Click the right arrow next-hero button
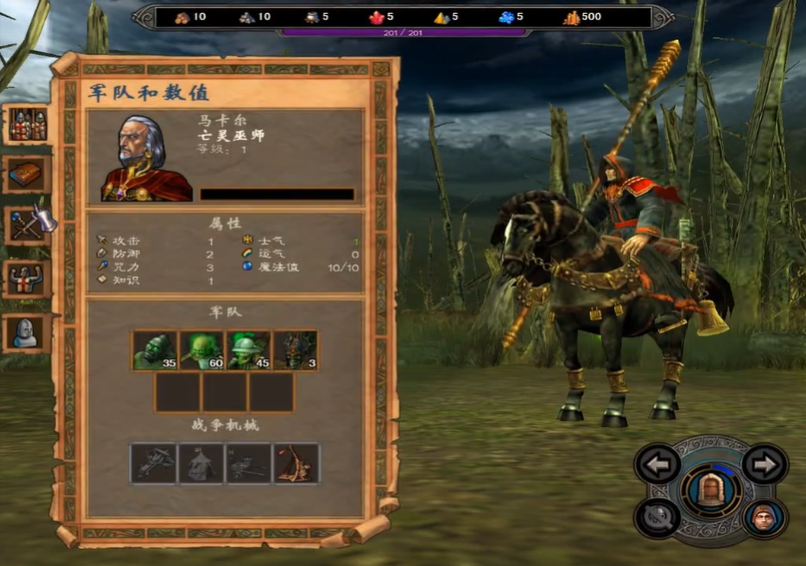Viewport: 806px width, 566px height. pyautogui.click(x=765, y=464)
